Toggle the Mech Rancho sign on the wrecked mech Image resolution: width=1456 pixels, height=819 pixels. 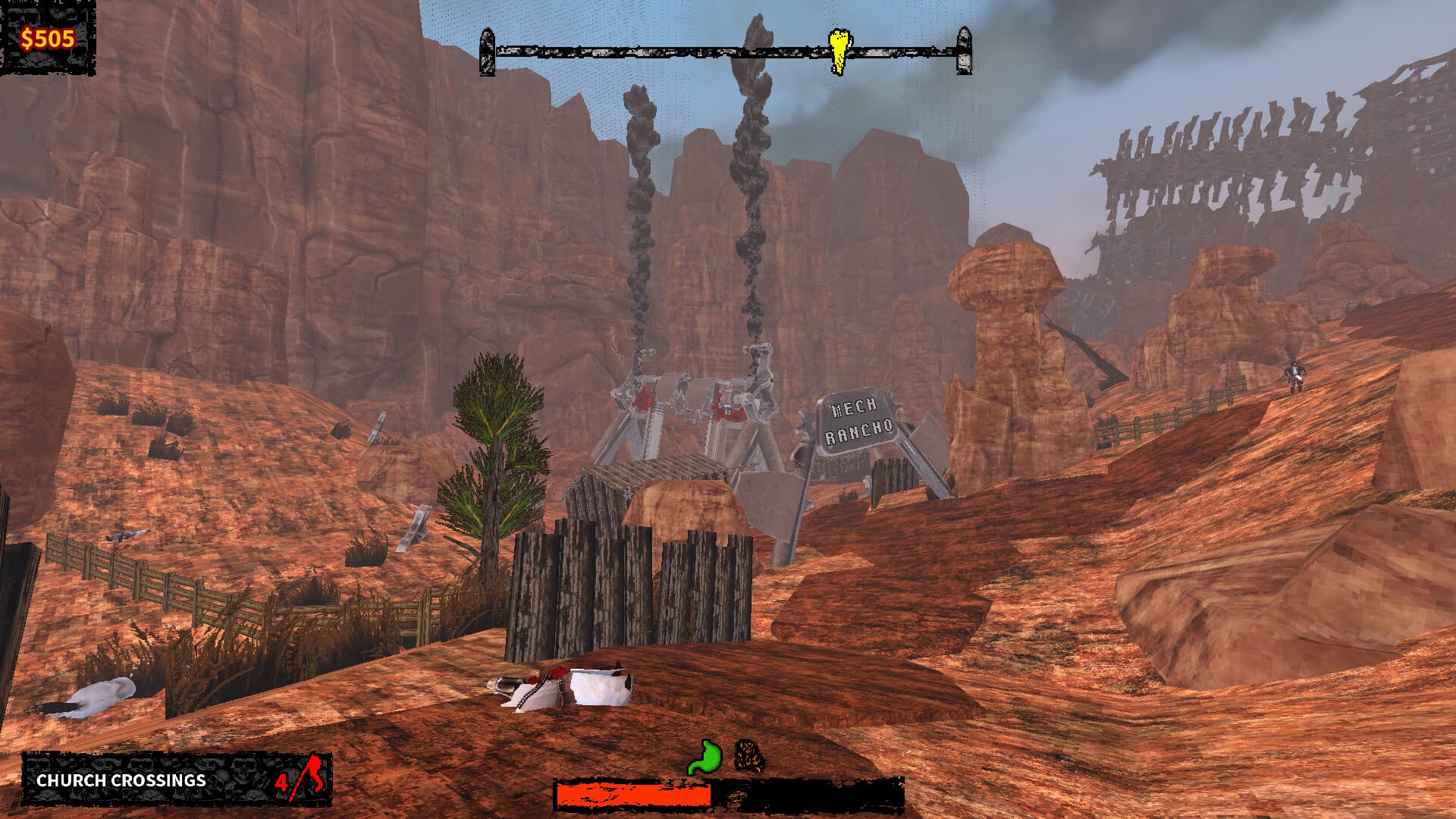pyautogui.click(x=857, y=419)
